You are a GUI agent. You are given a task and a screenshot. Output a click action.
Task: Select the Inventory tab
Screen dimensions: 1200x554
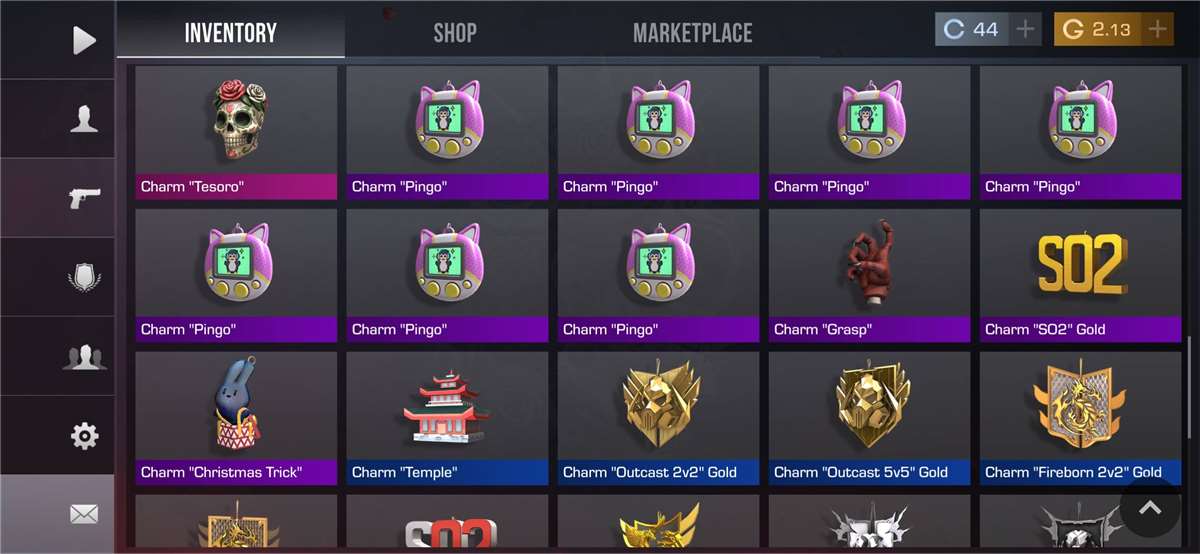coord(231,32)
